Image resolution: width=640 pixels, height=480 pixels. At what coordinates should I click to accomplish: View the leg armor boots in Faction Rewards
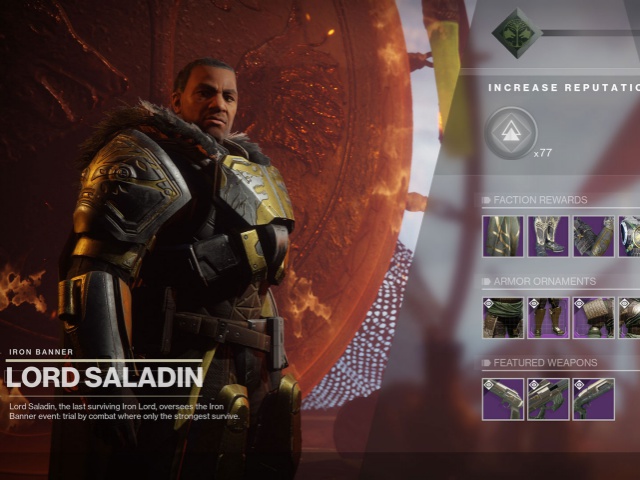(548, 236)
